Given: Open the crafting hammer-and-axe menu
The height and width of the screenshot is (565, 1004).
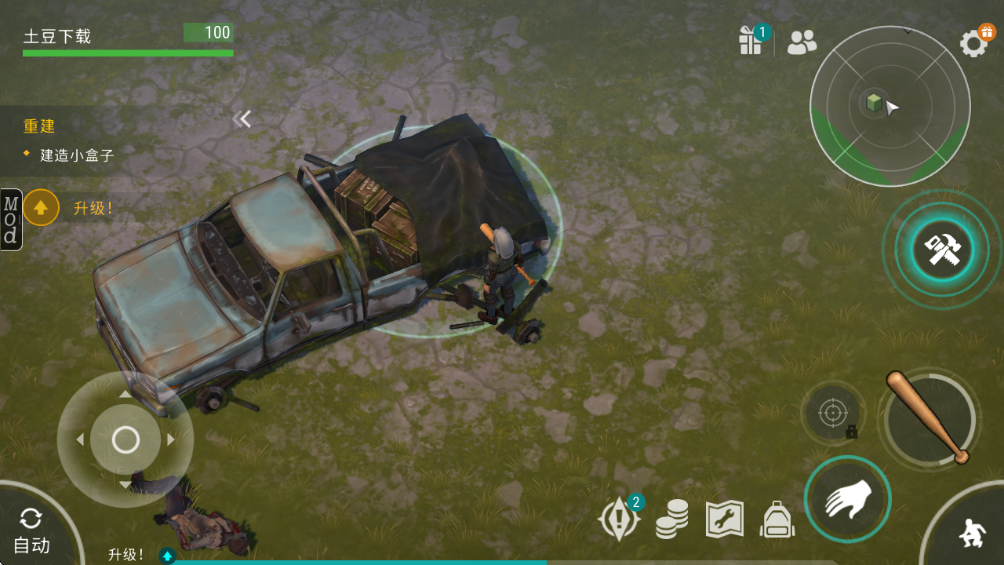Looking at the screenshot, I should [x=941, y=250].
